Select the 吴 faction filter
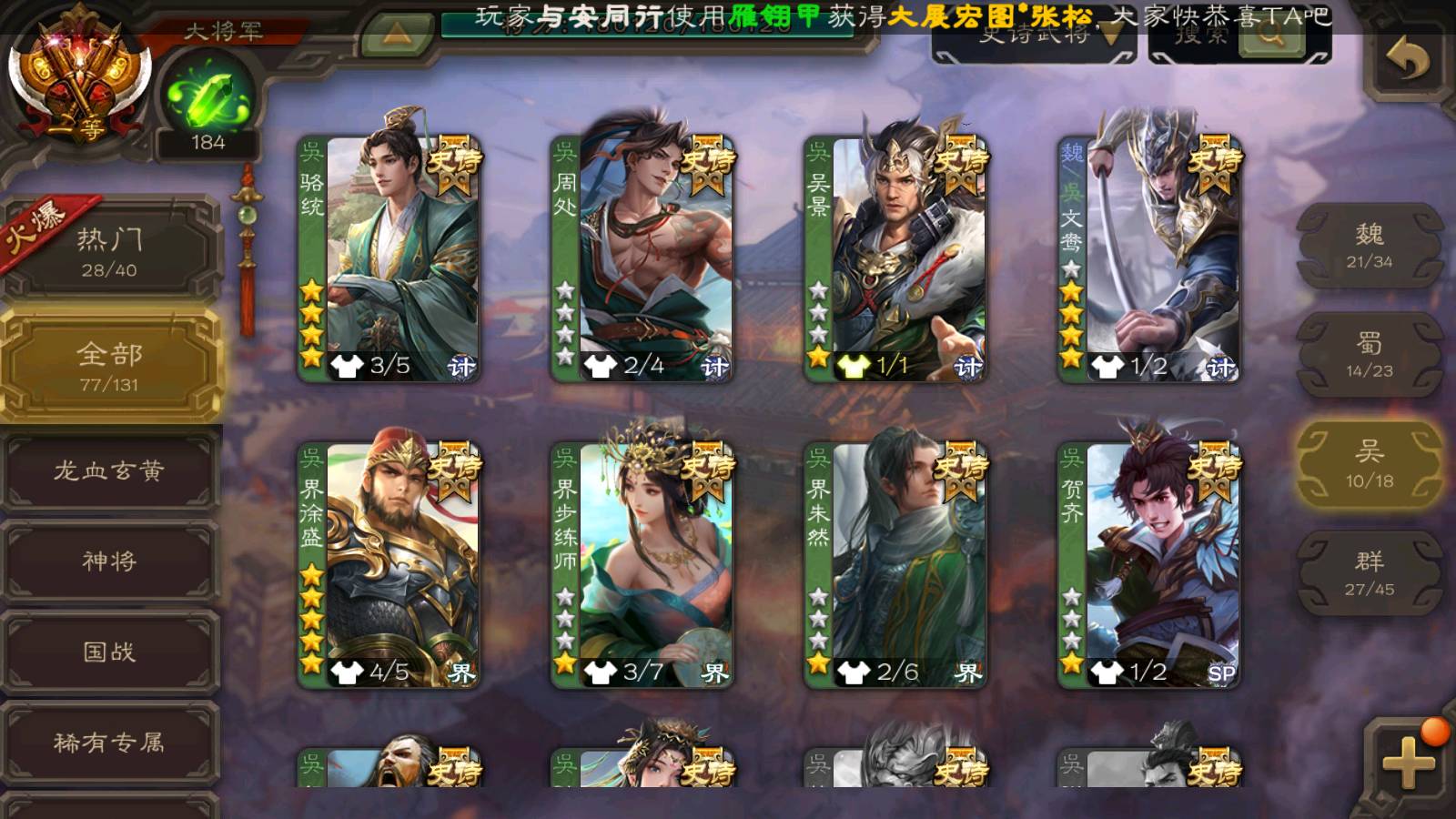 pos(1369,464)
